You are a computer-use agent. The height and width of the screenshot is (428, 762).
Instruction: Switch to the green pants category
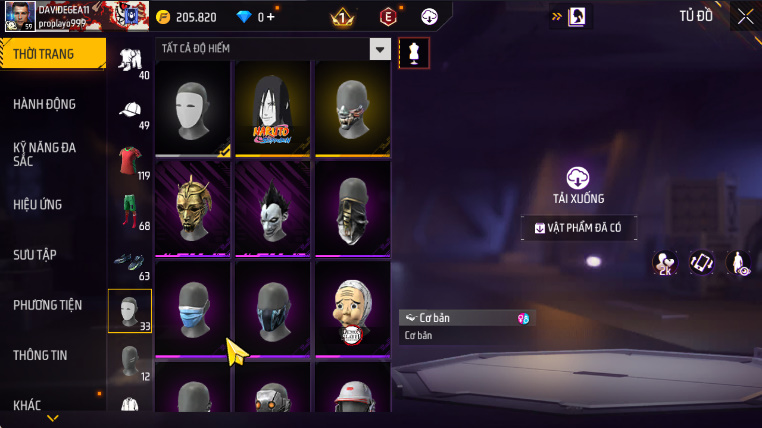(x=130, y=212)
